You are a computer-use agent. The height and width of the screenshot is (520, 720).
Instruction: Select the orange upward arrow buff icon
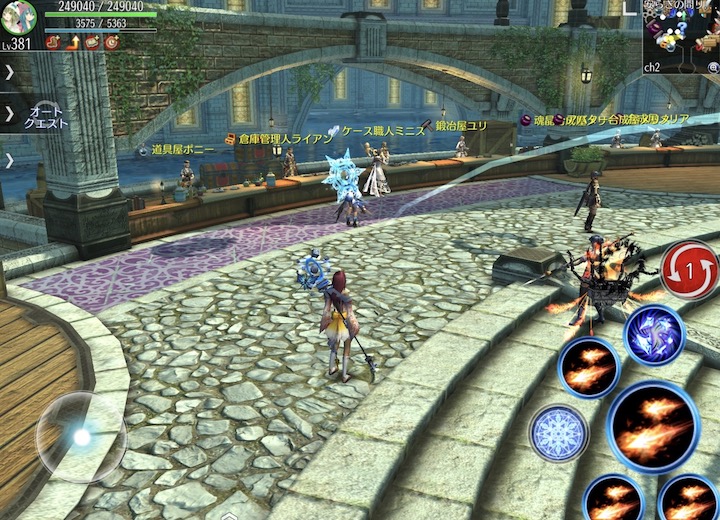point(73,42)
